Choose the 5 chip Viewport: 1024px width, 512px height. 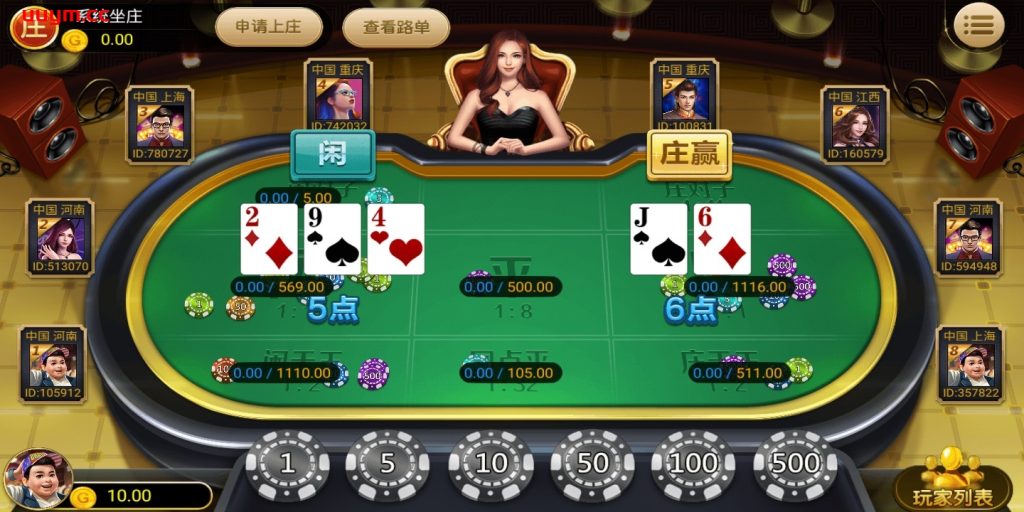388,464
